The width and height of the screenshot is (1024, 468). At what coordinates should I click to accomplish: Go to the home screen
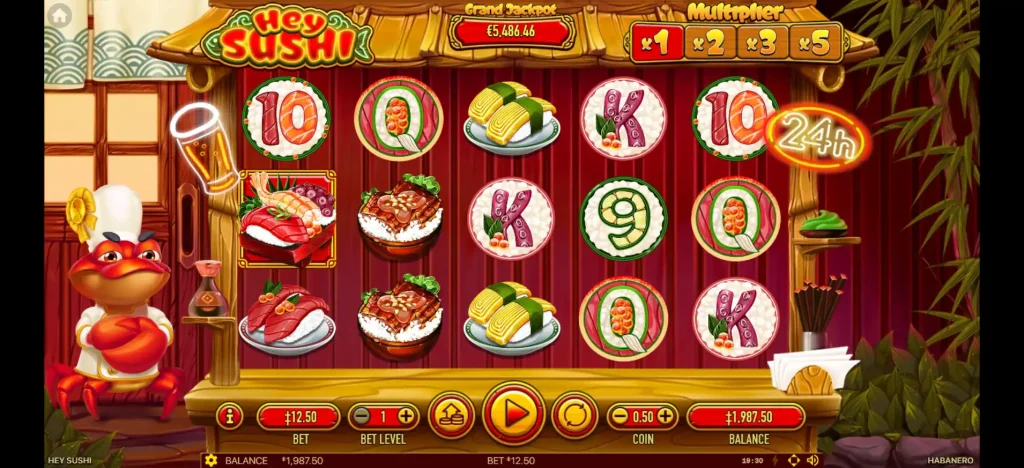coord(60,15)
